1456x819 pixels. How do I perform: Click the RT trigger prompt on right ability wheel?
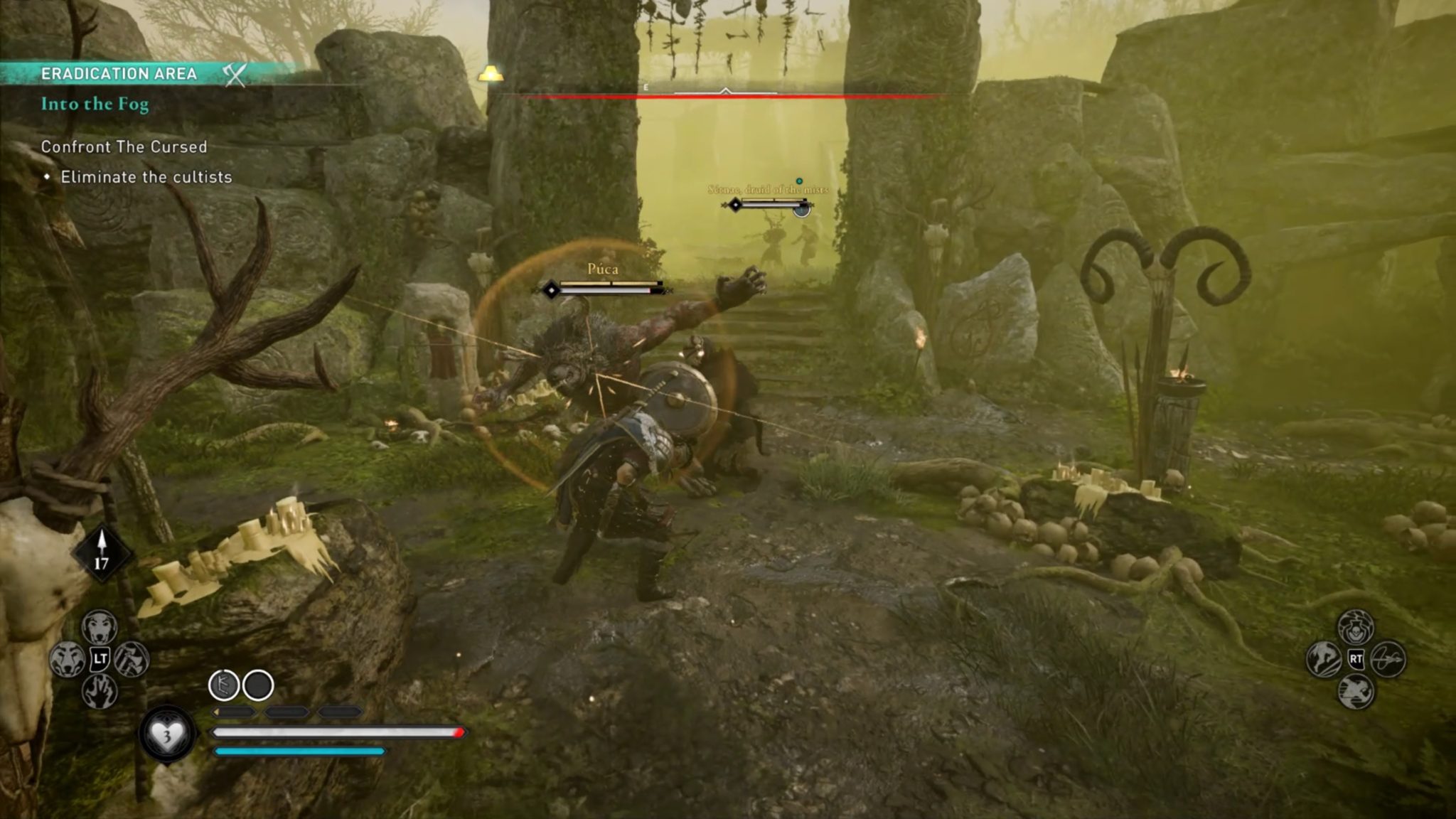pos(1356,659)
